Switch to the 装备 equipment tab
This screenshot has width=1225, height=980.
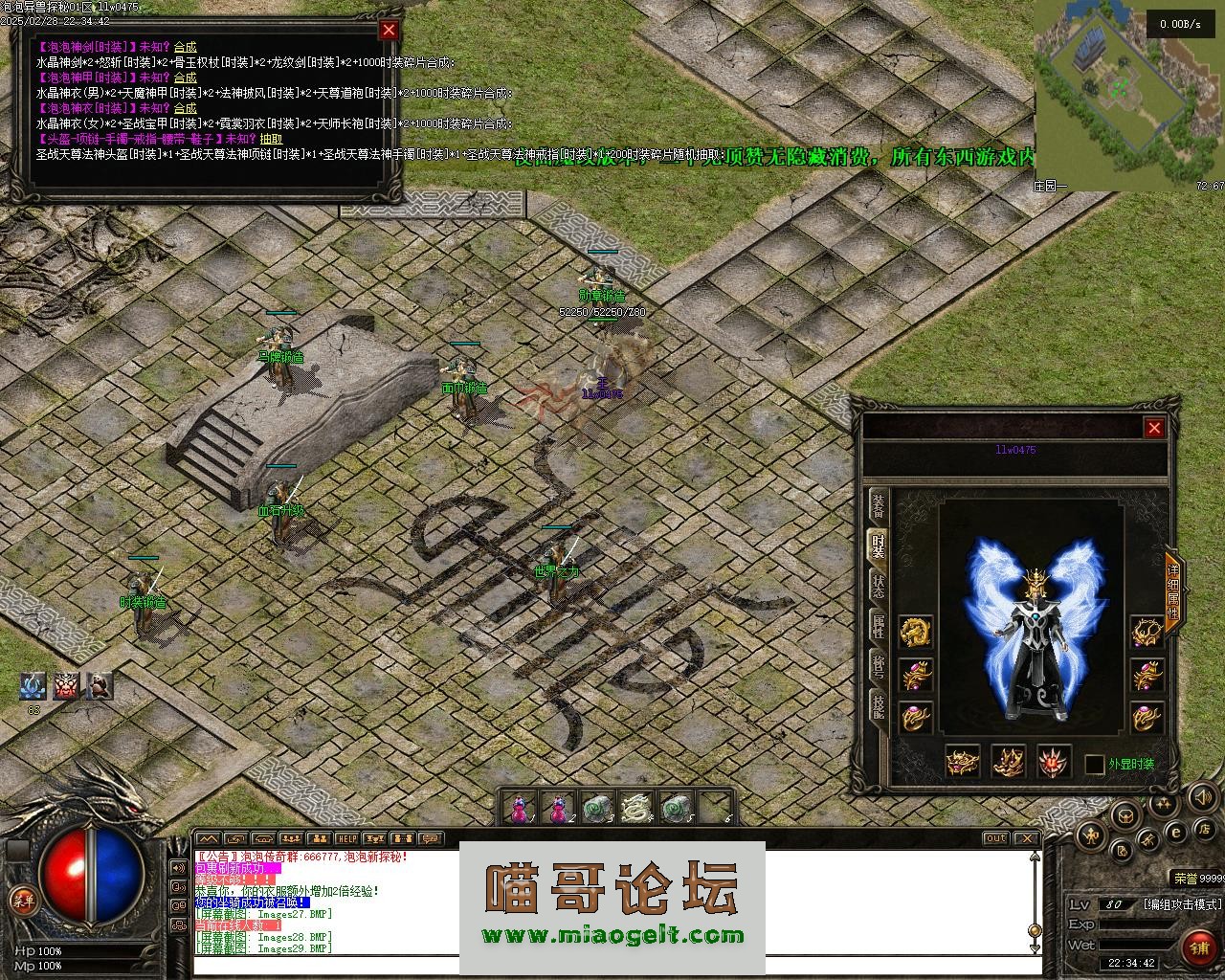click(879, 506)
